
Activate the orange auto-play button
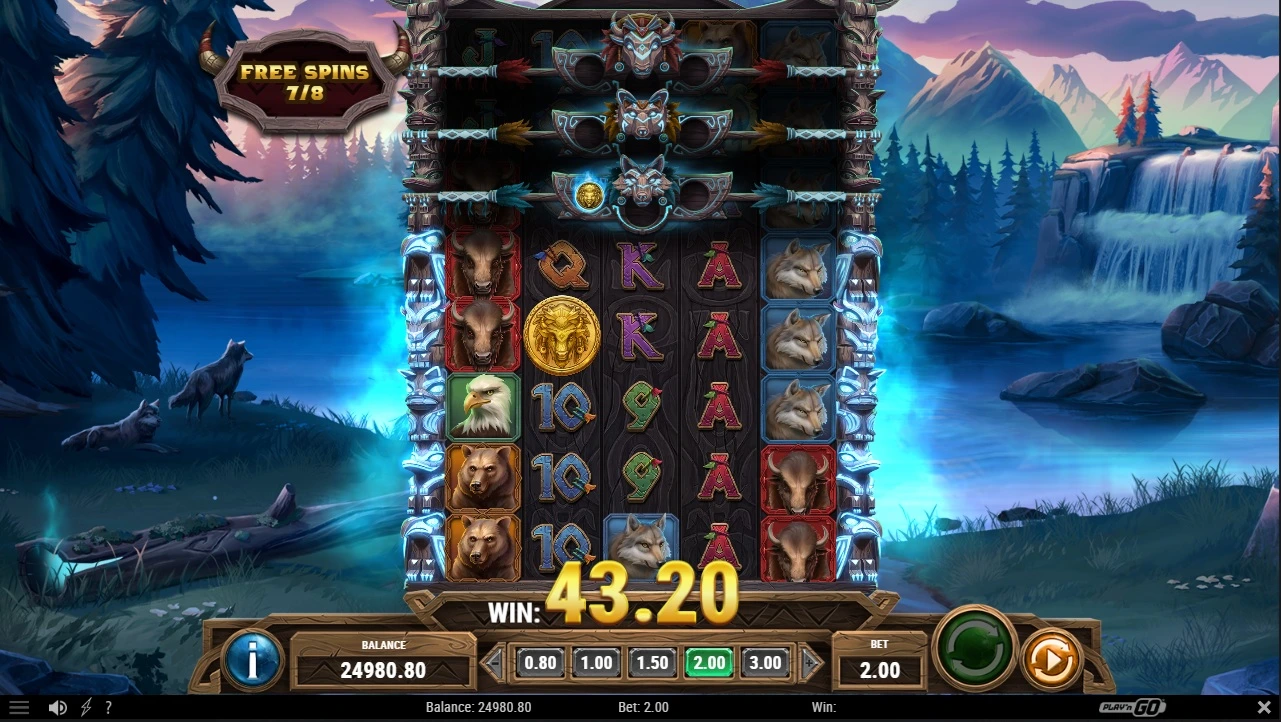(1052, 659)
